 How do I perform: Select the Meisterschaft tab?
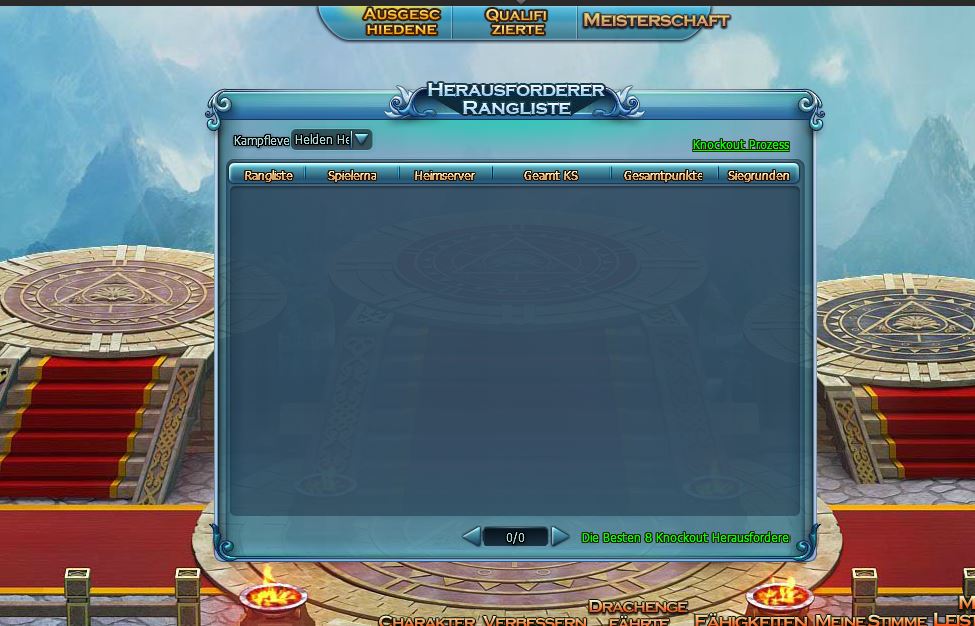[656, 20]
